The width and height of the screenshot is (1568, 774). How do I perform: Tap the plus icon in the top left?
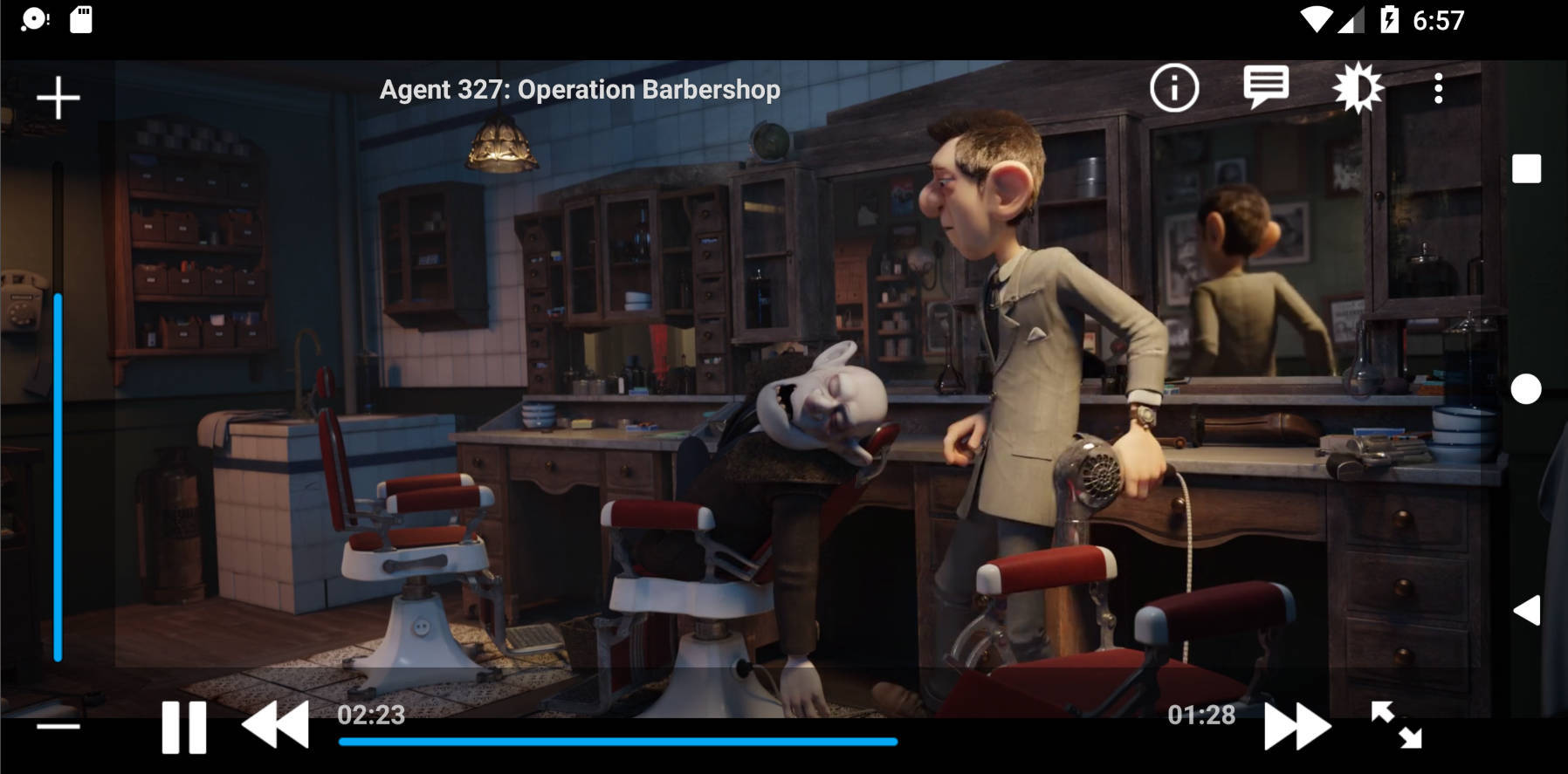click(x=58, y=97)
